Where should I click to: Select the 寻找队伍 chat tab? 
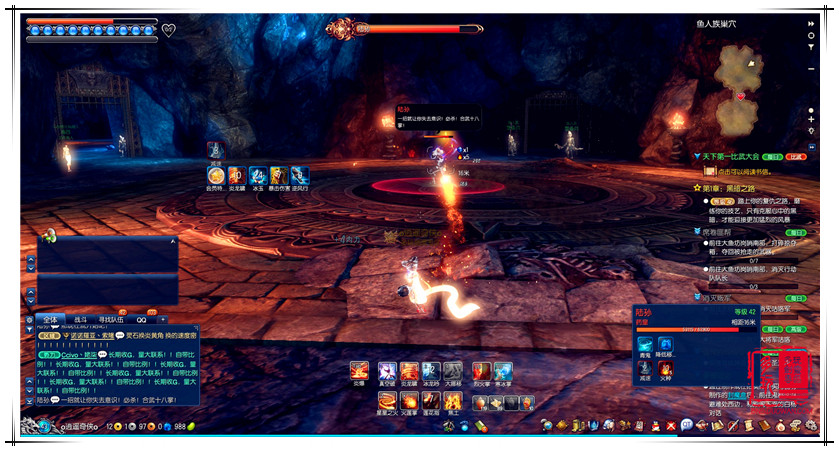coord(112,318)
